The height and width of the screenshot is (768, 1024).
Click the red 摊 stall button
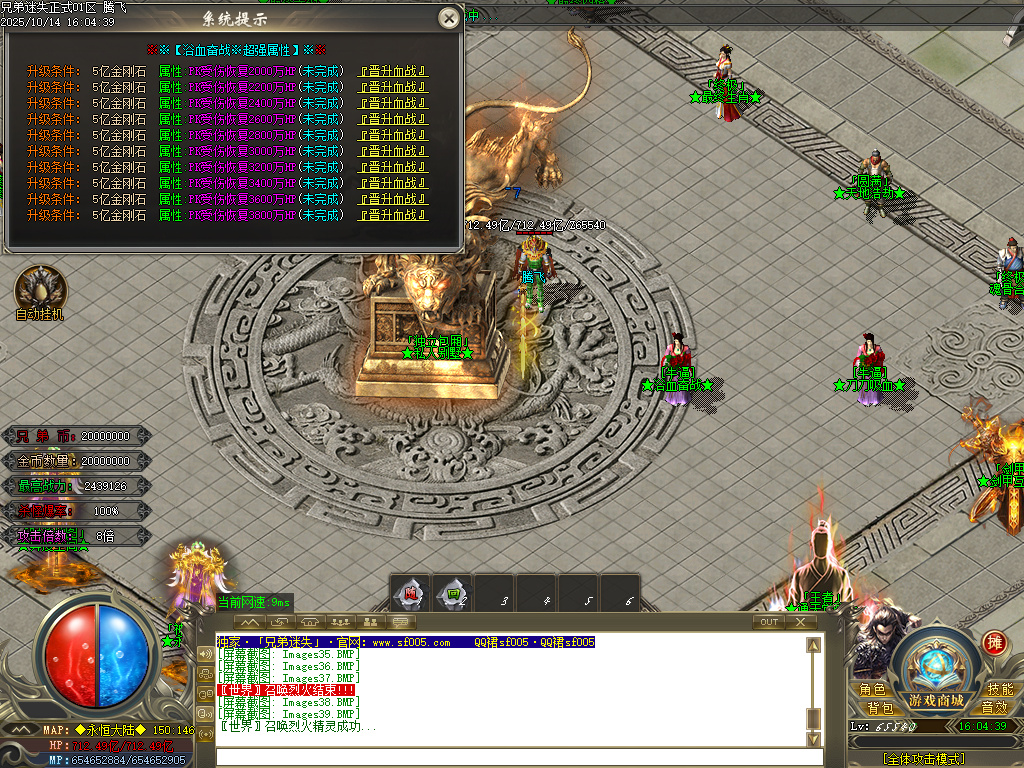(994, 642)
